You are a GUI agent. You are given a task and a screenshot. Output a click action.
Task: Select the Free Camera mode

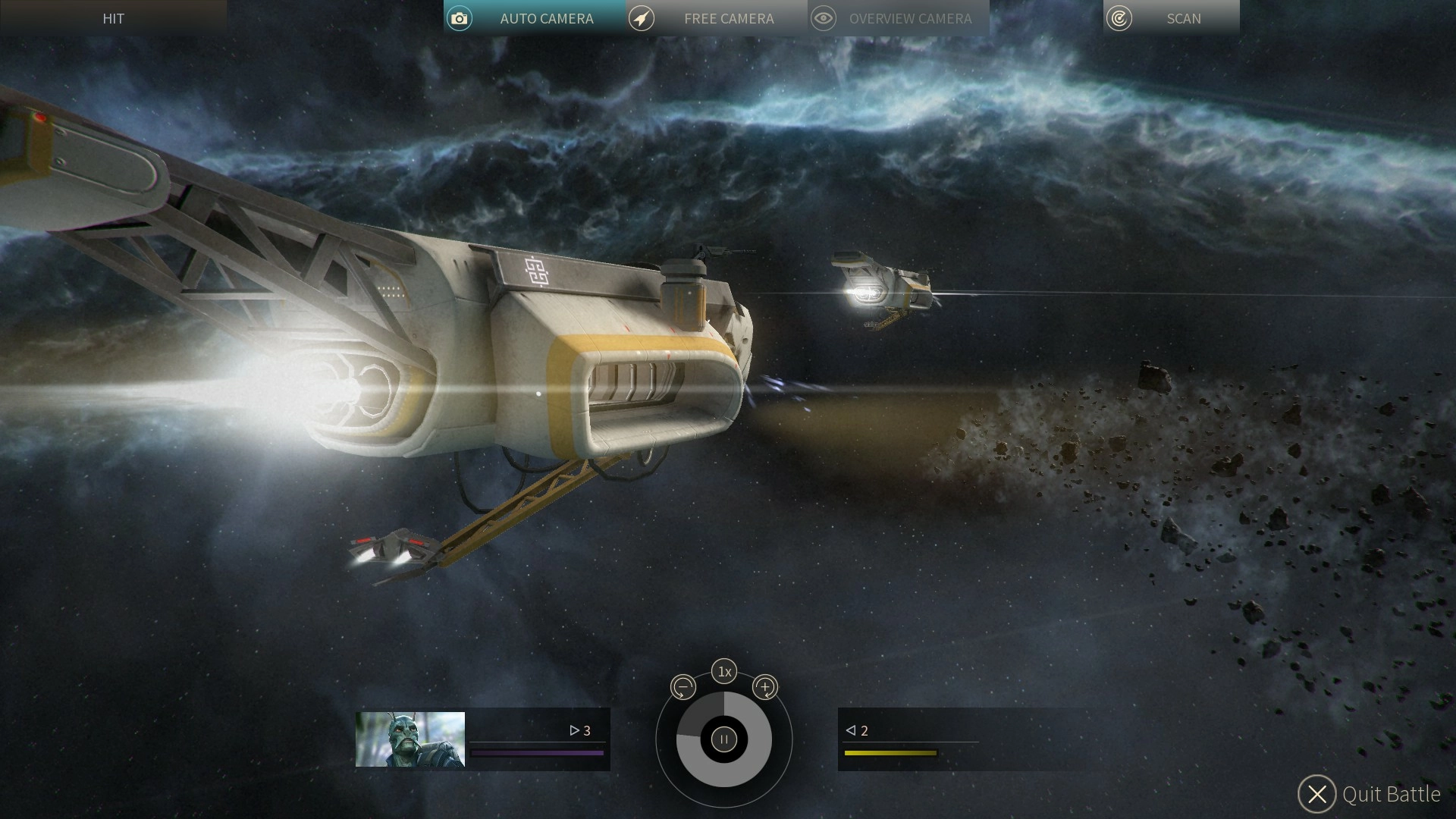pos(716,18)
